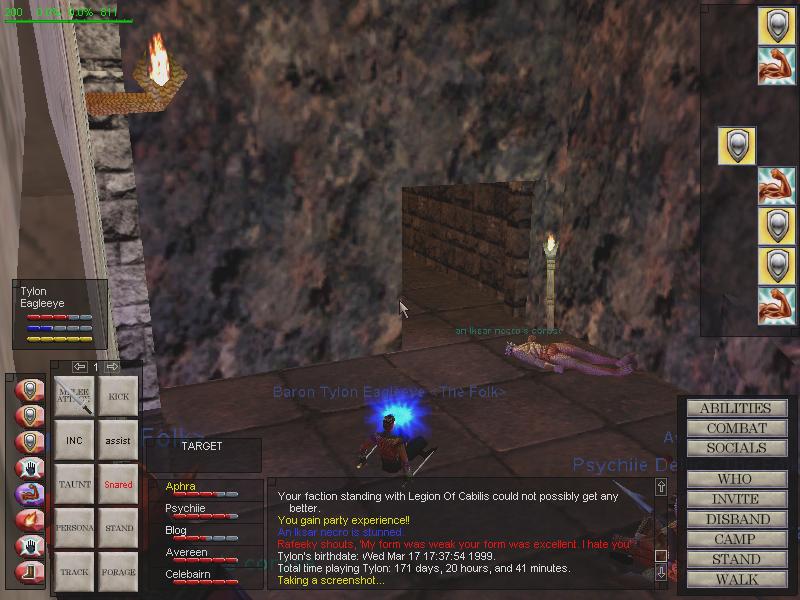Activate the KICK hotbutton
Viewport: 800px width, 600px height.
click(x=118, y=397)
